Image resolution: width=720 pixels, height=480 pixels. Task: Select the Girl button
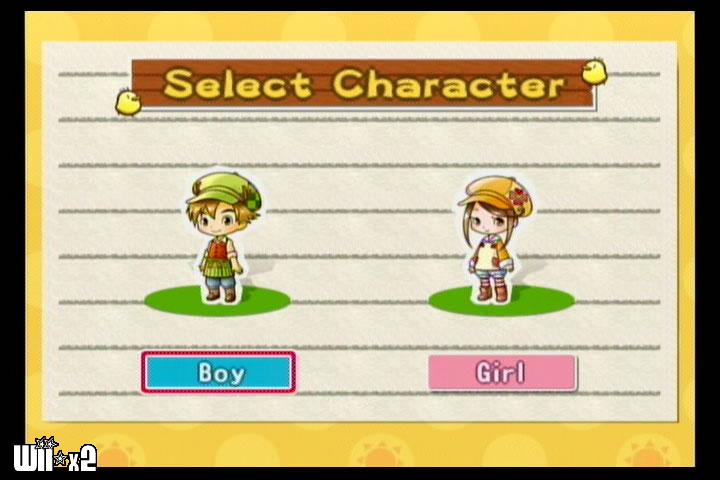(x=502, y=373)
